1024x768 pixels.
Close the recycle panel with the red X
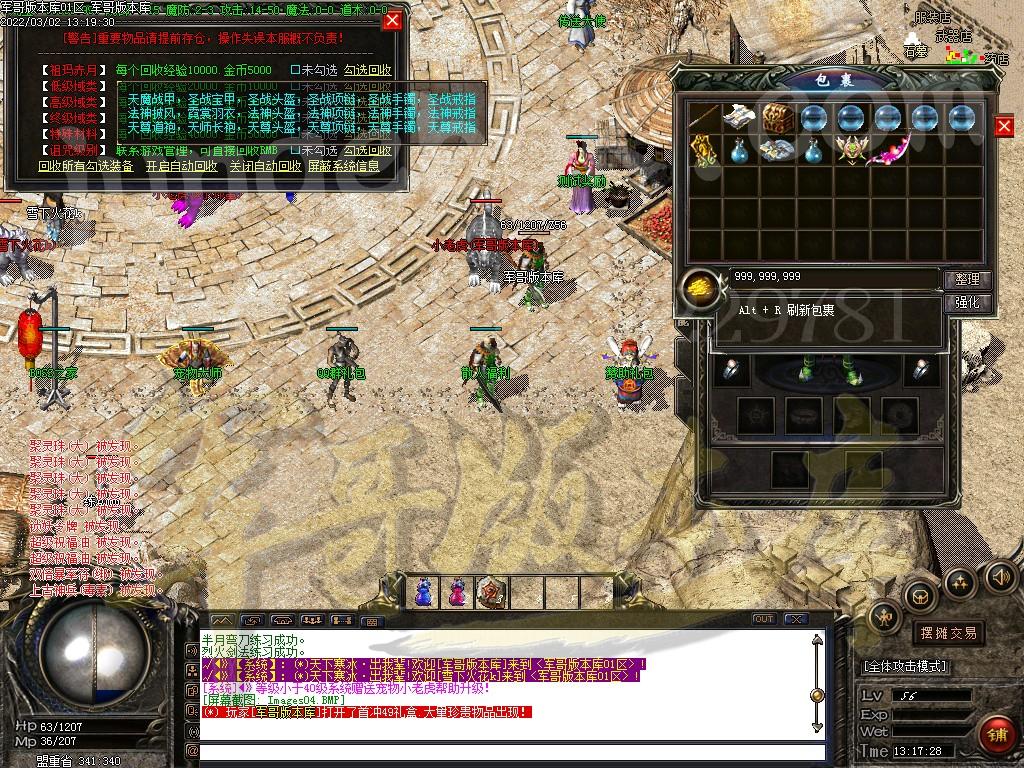pyautogui.click(x=392, y=20)
